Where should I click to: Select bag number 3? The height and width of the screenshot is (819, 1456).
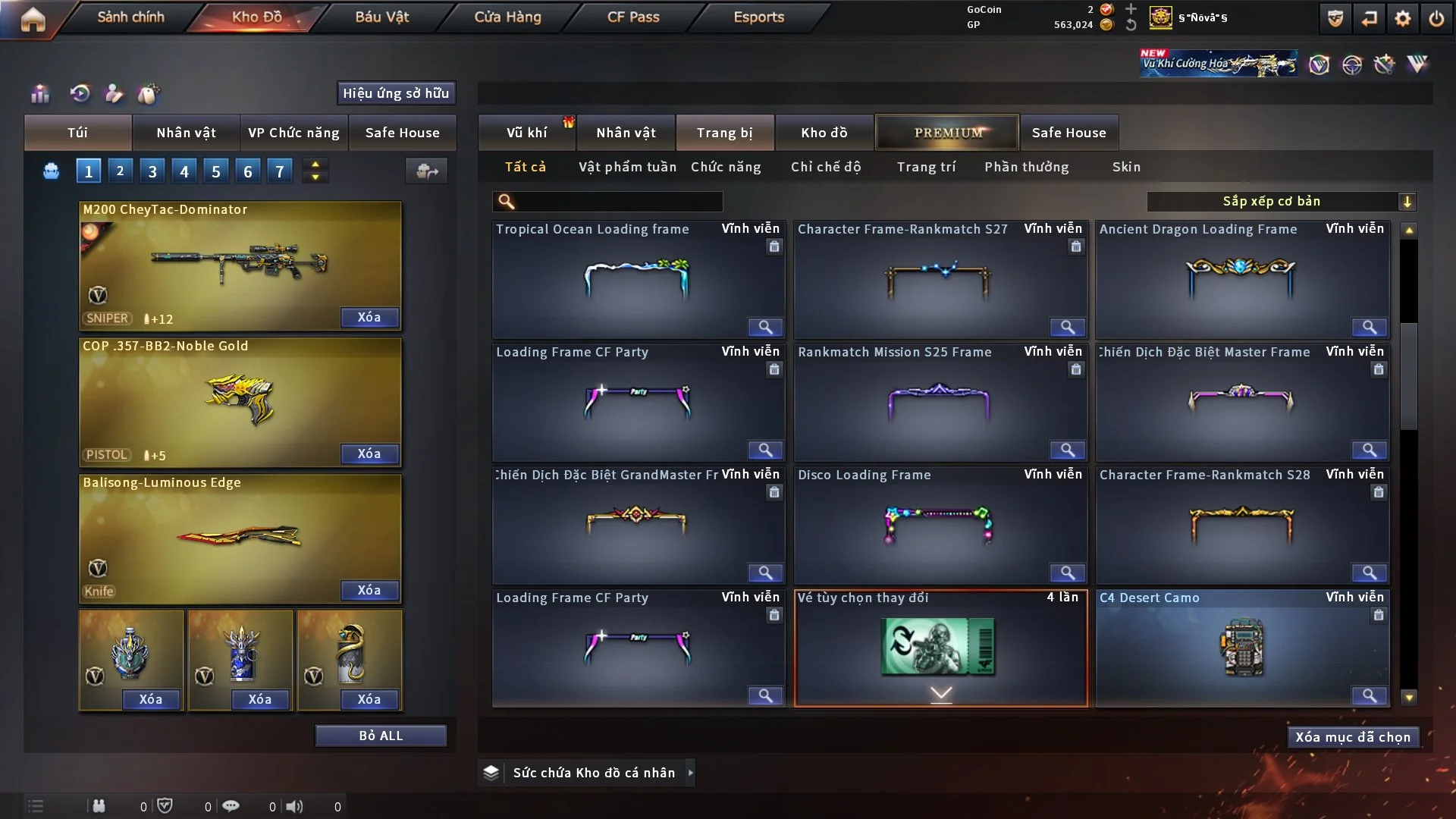(152, 171)
